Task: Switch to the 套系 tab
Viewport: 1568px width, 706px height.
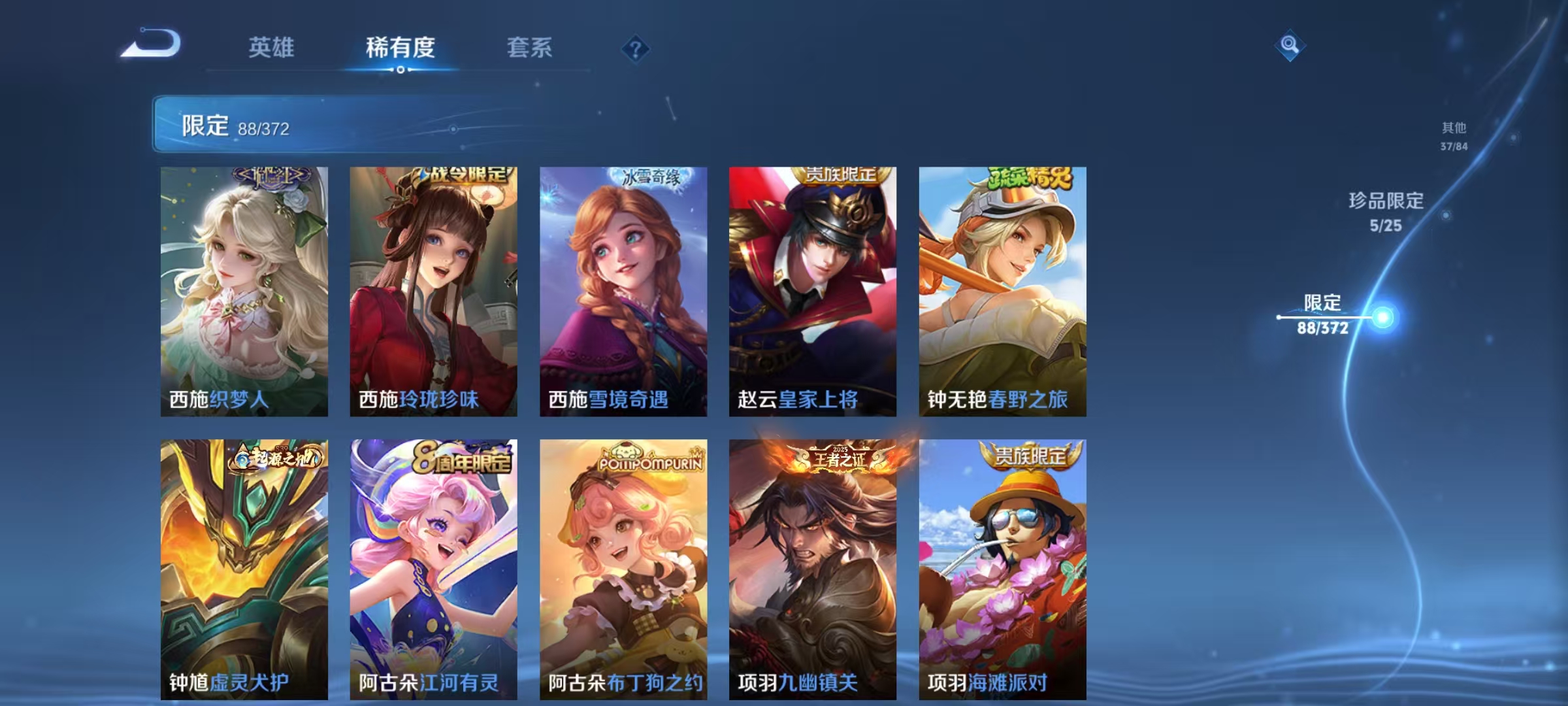Action: pyautogui.click(x=531, y=48)
